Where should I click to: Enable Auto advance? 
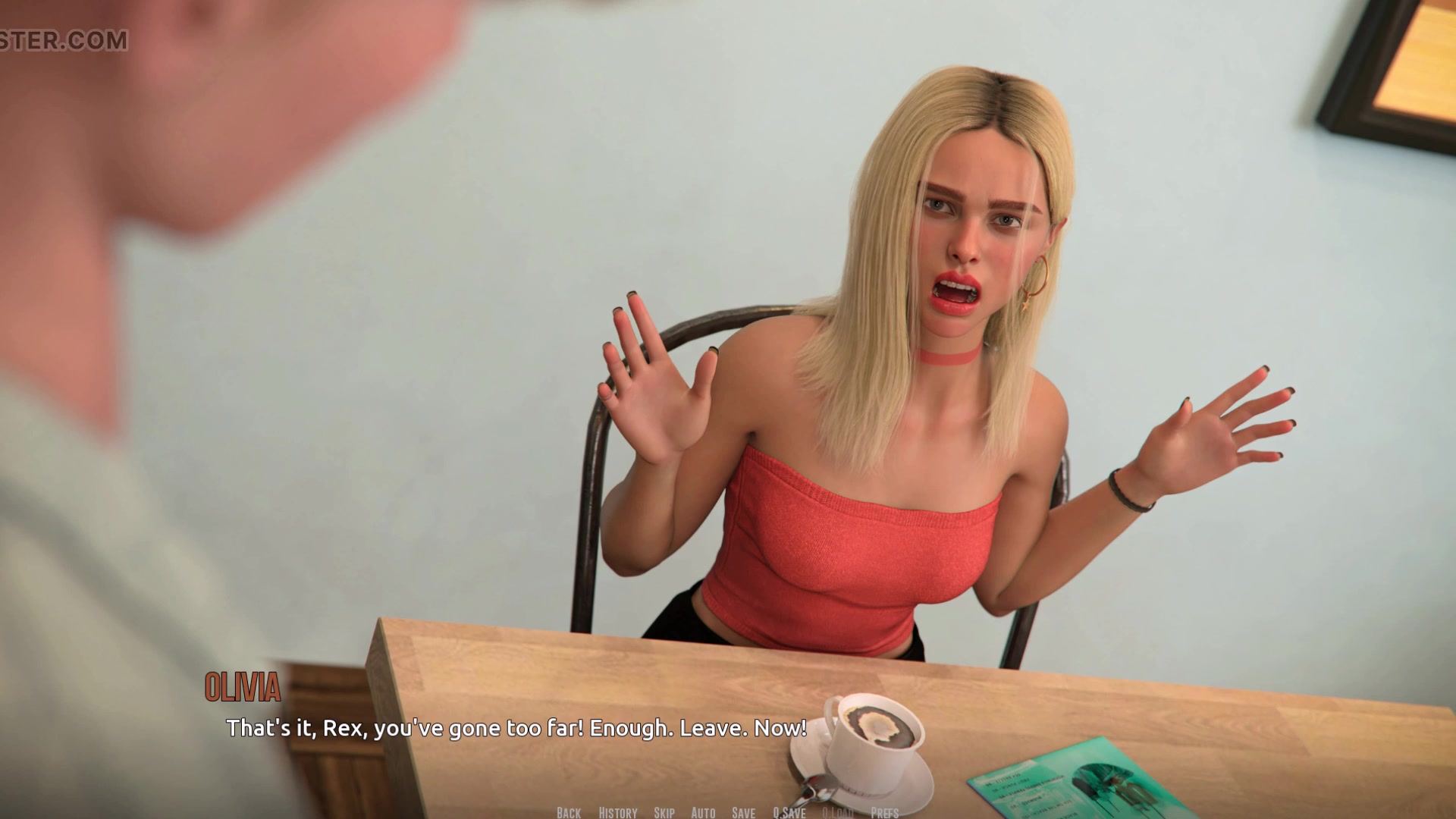tap(703, 813)
